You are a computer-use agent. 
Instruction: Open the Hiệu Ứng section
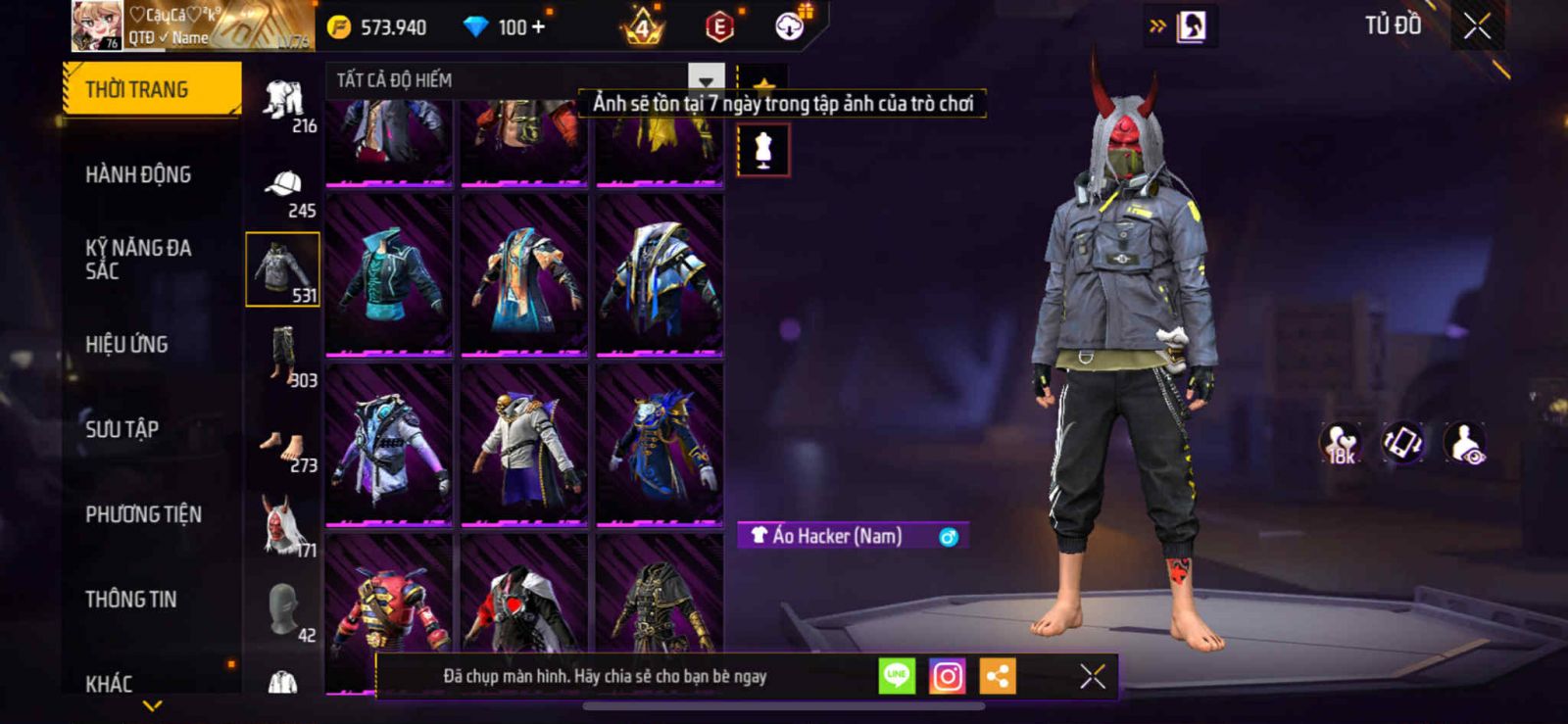point(126,344)
